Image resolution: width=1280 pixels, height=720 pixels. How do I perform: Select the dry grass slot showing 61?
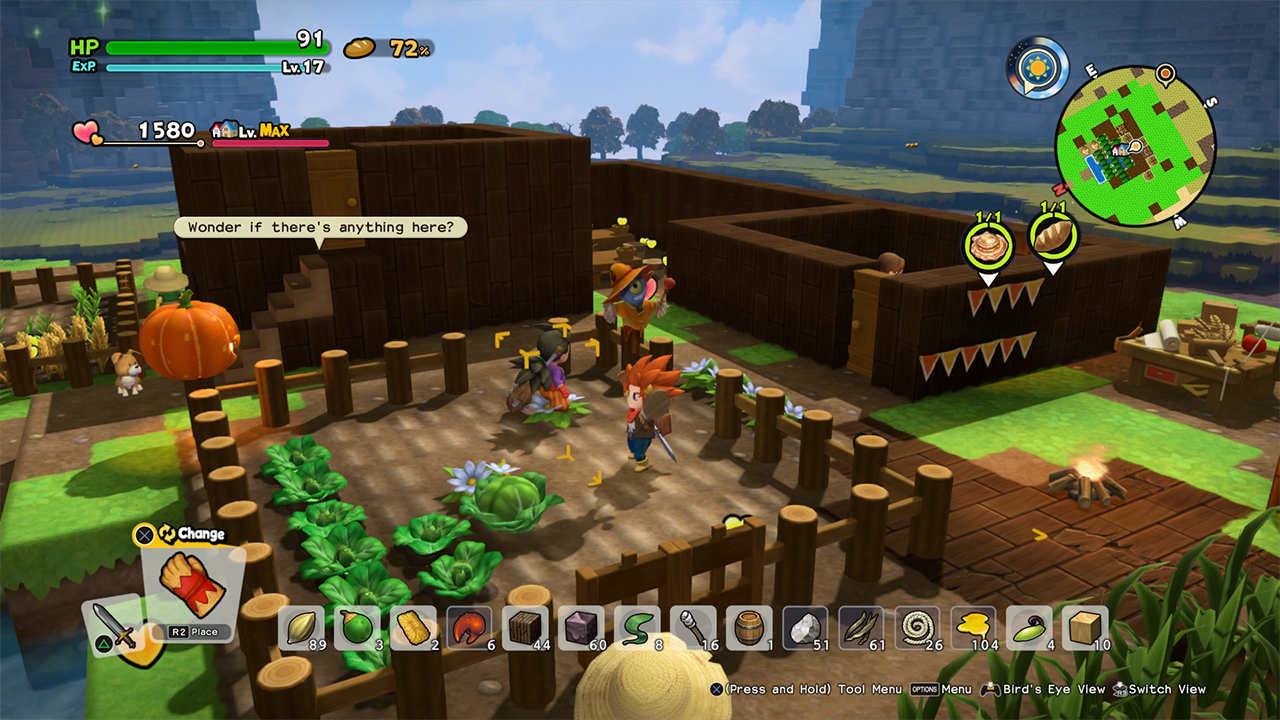click(862, 628)
